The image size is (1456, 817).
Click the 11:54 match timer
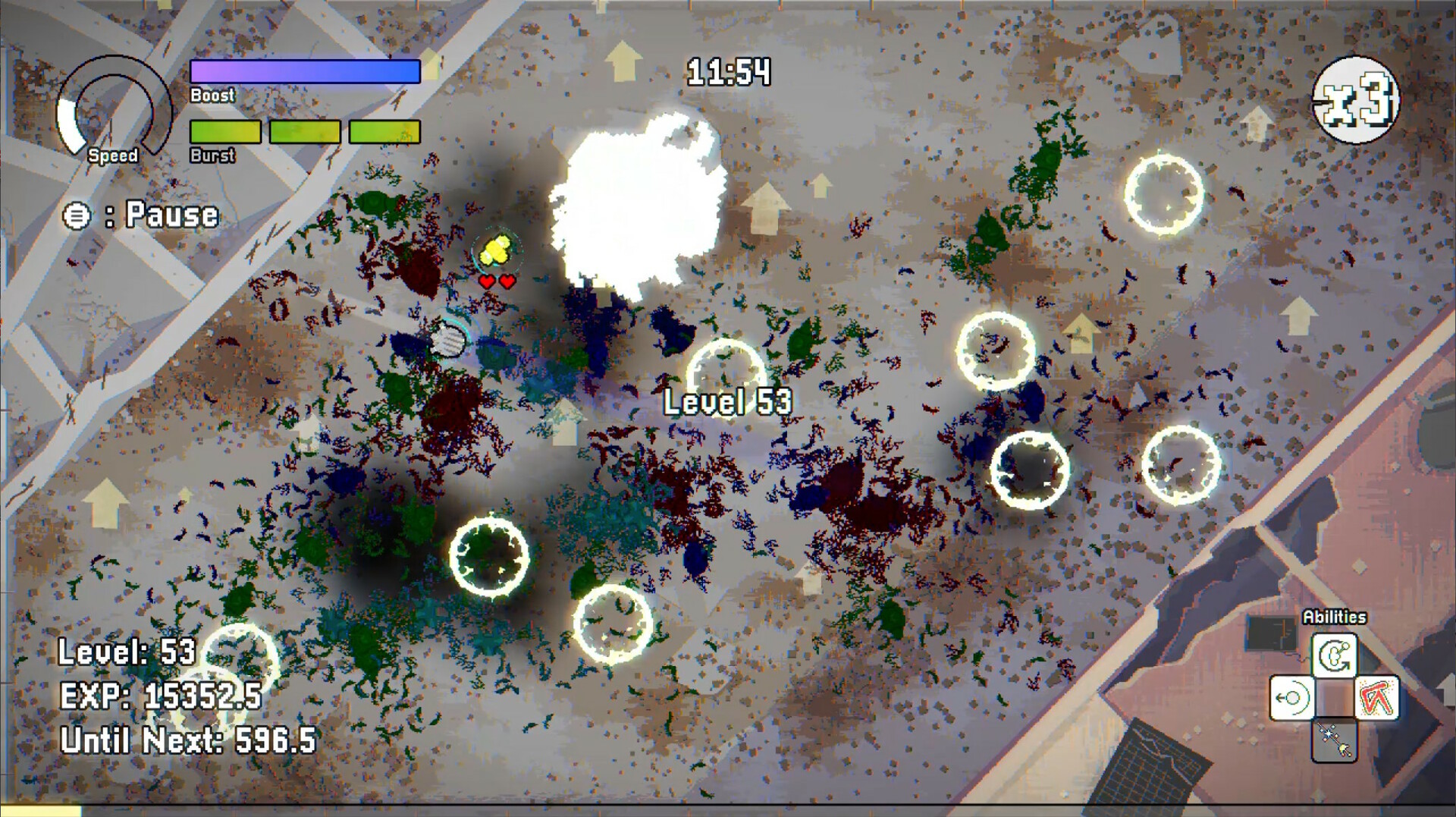point(730,70)
